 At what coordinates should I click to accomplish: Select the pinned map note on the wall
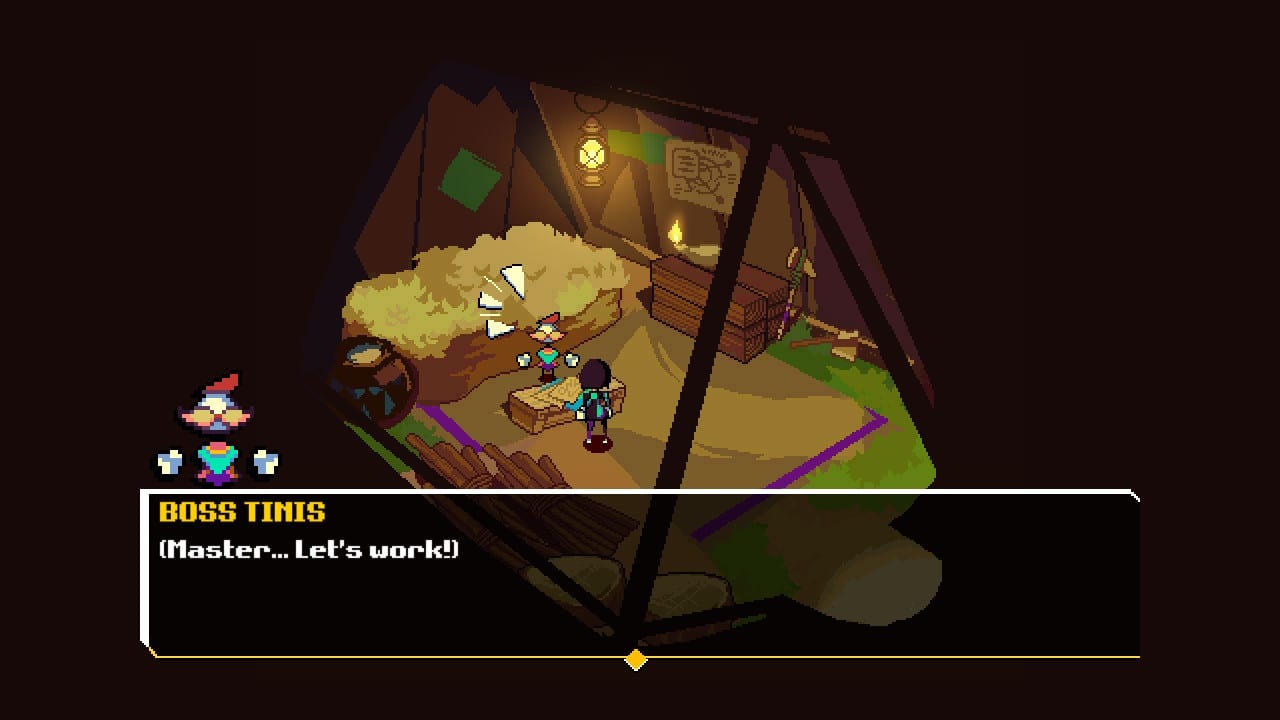tap(700, 175)
